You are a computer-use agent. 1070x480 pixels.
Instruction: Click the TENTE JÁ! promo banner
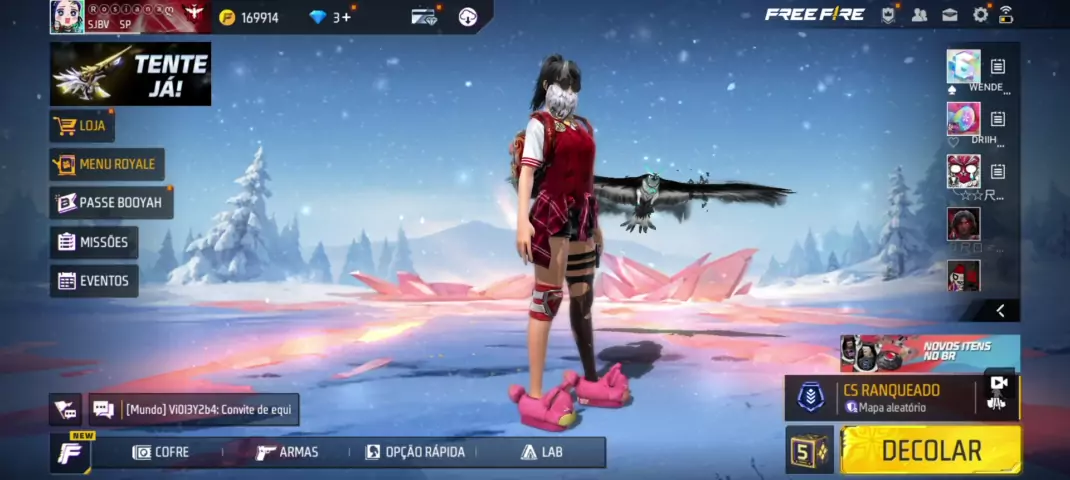point(130,73)
